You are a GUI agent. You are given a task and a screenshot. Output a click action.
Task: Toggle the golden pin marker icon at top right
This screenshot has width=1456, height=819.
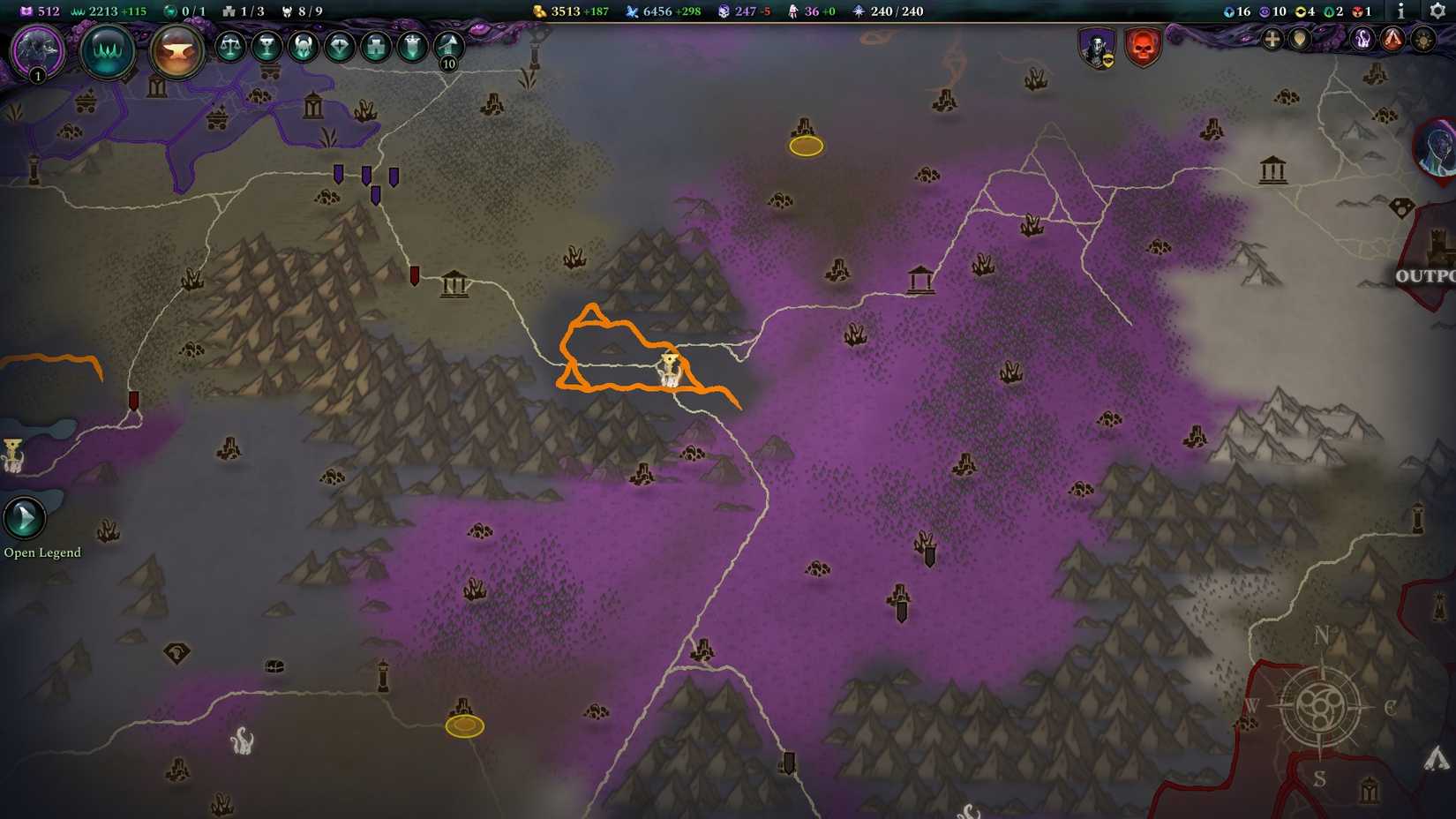pyautogui.click(x=1299, y=40)
